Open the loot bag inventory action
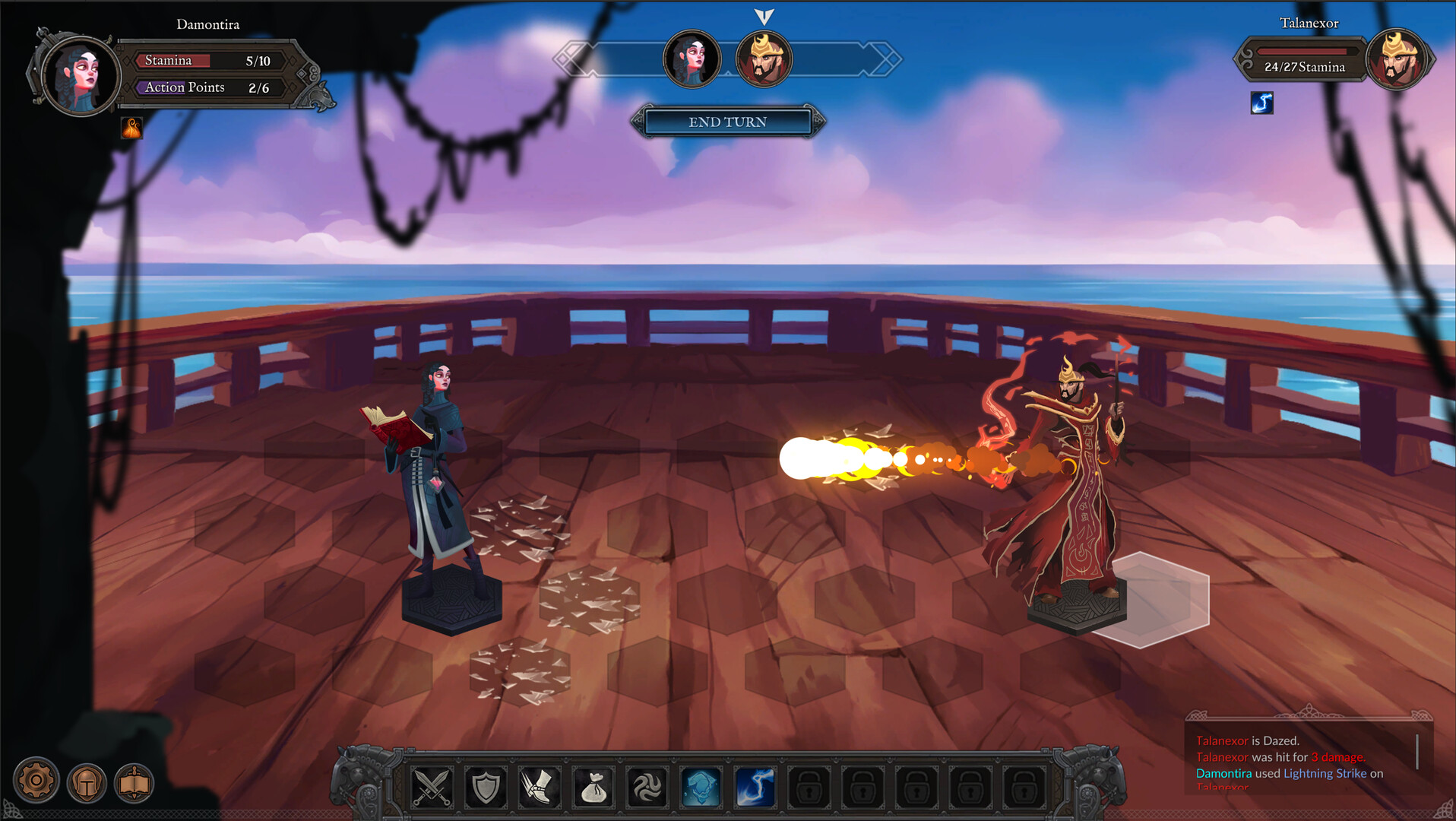Viewport: 1456px width, 821px height. pyautogui.click(x=596, y=788)
